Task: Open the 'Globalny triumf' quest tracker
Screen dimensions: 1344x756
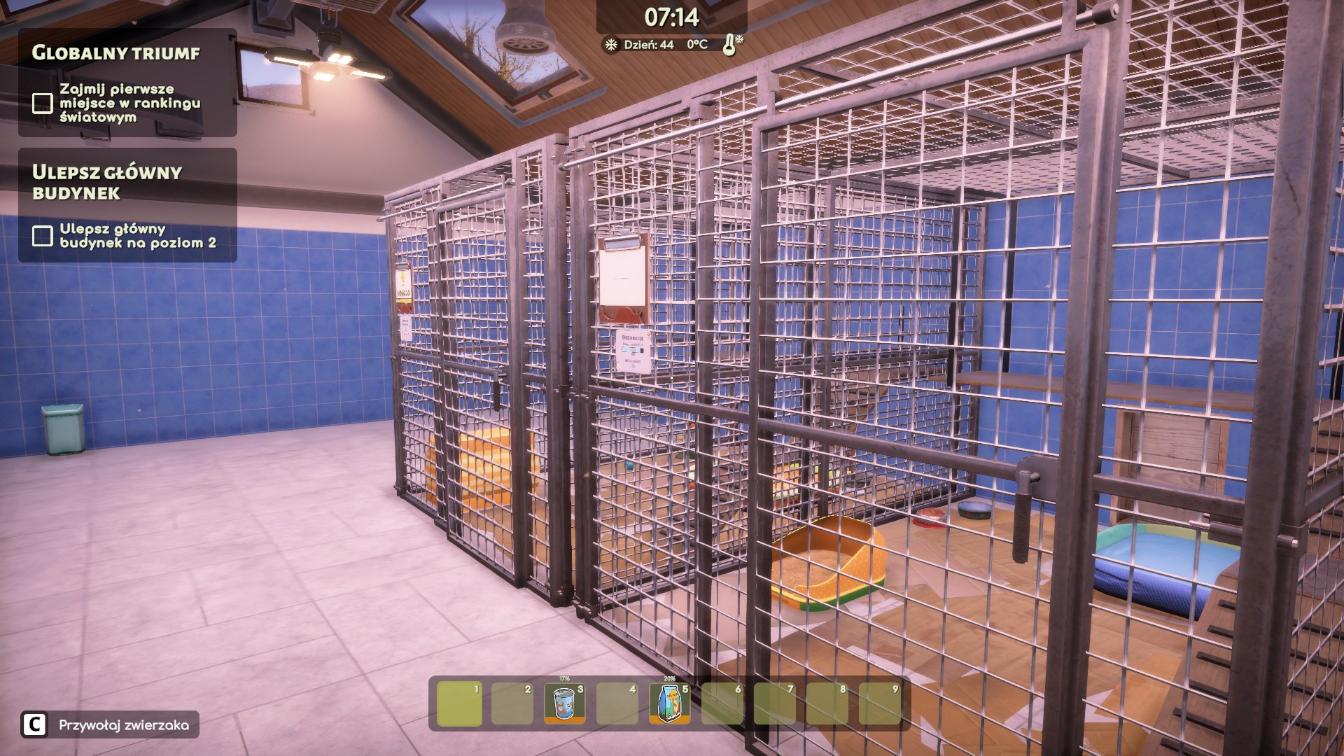Action: tap(116, 53)
